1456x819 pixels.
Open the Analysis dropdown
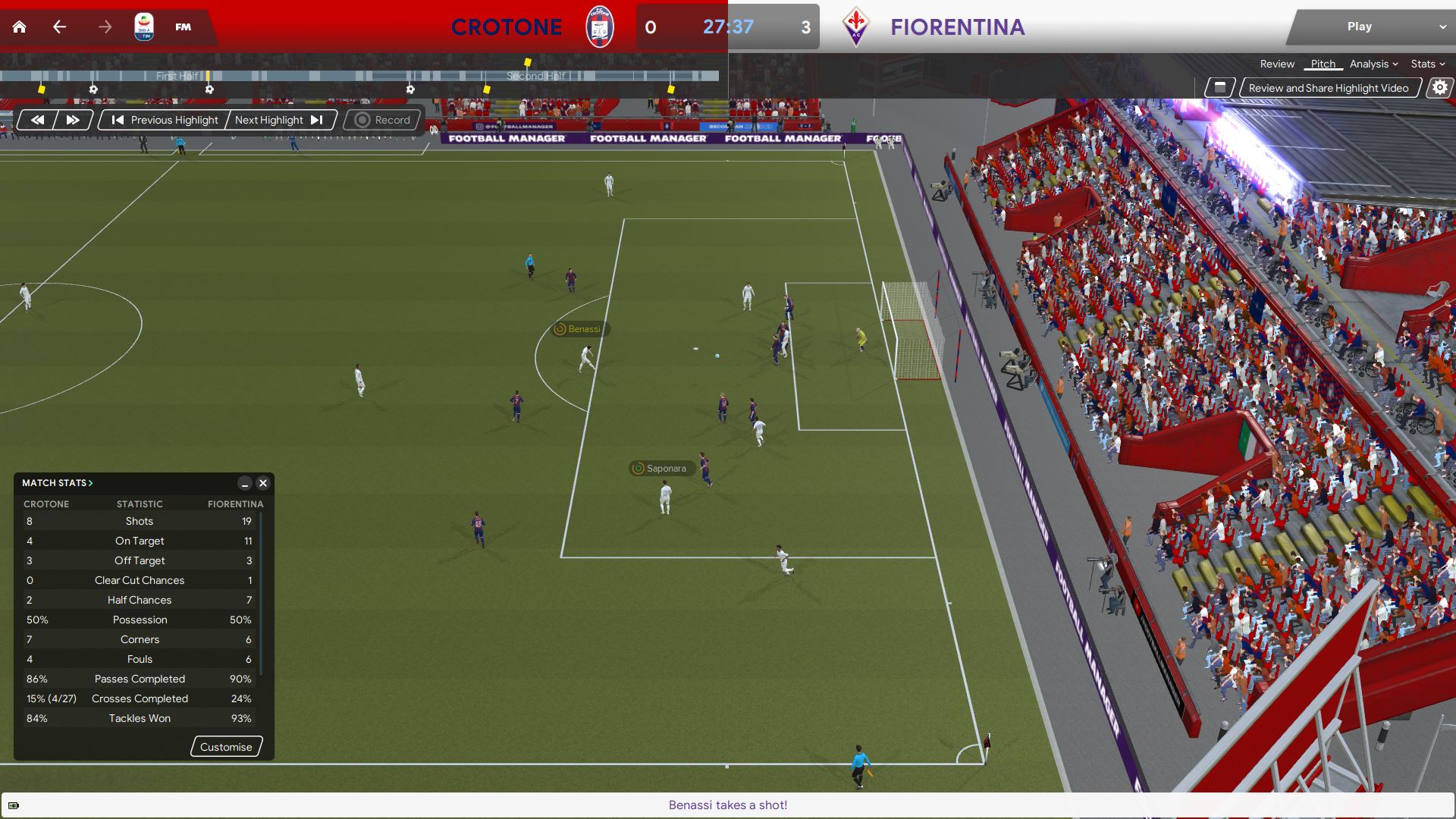[x=1373, y=64]
